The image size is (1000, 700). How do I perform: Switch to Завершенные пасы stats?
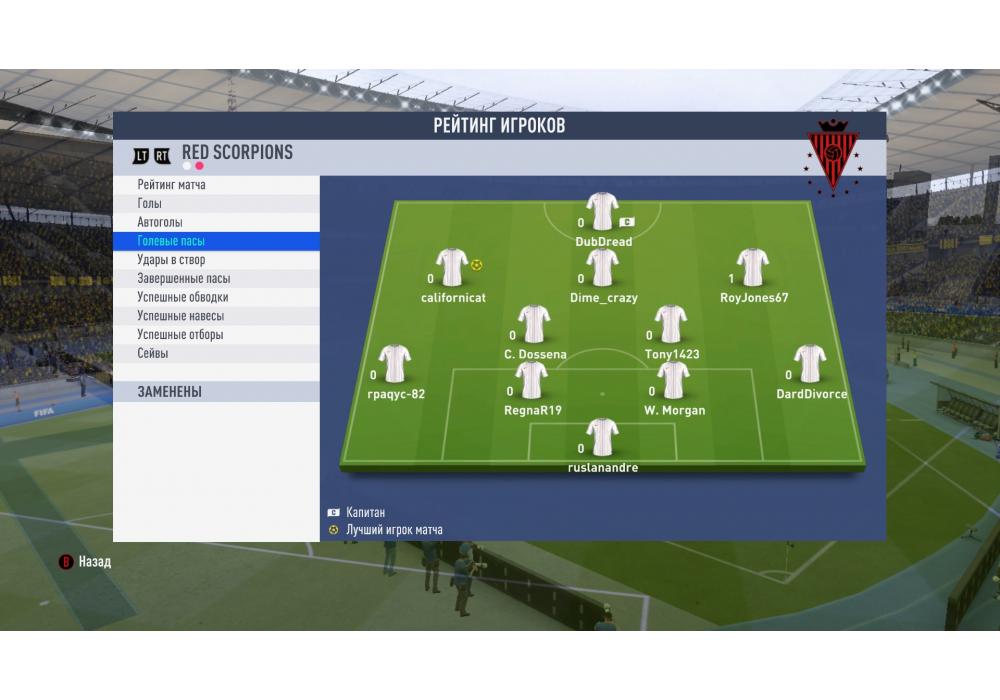click(x=183, y=279)
